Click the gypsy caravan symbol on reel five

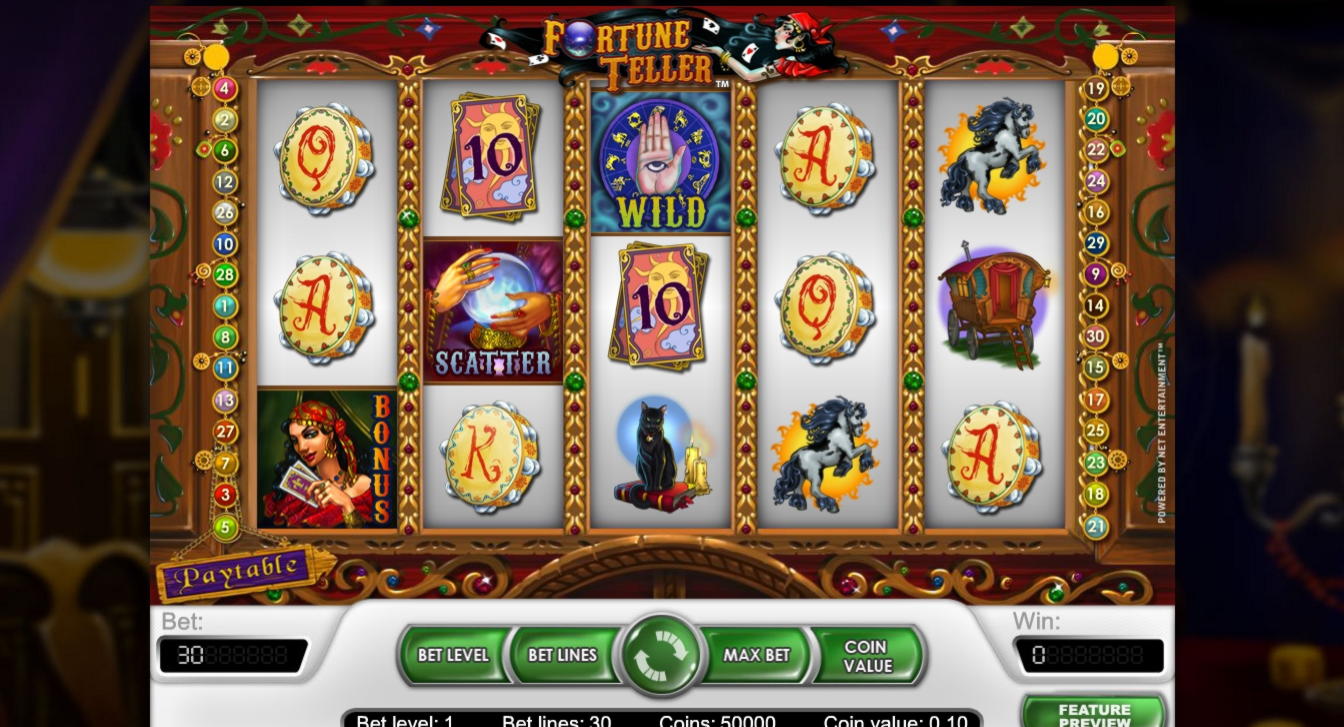coord(992,307)
